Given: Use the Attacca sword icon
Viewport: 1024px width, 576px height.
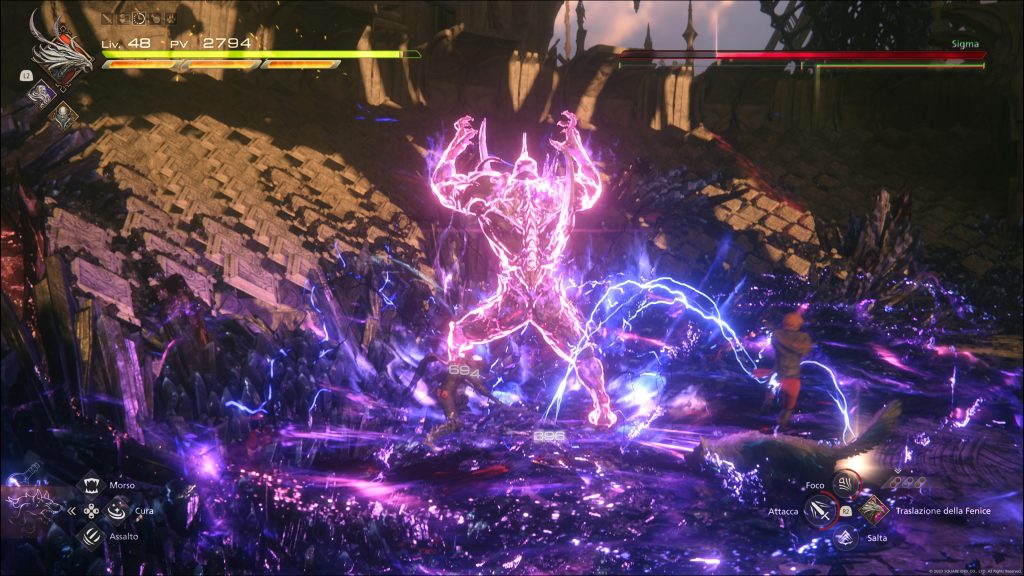Looking at the screenshot, I should tap(819, 511).
